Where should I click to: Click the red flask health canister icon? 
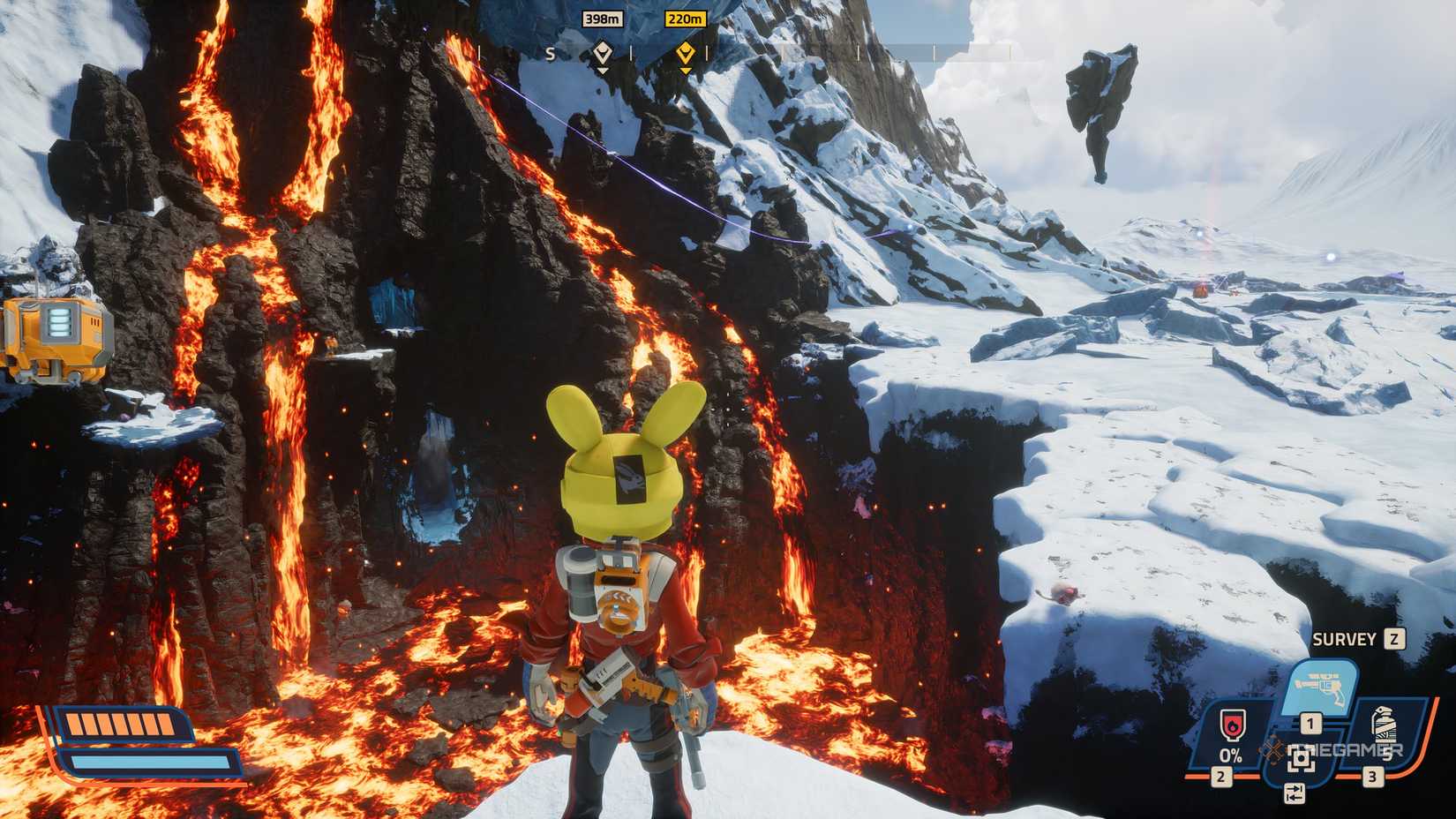[1232, 724]
